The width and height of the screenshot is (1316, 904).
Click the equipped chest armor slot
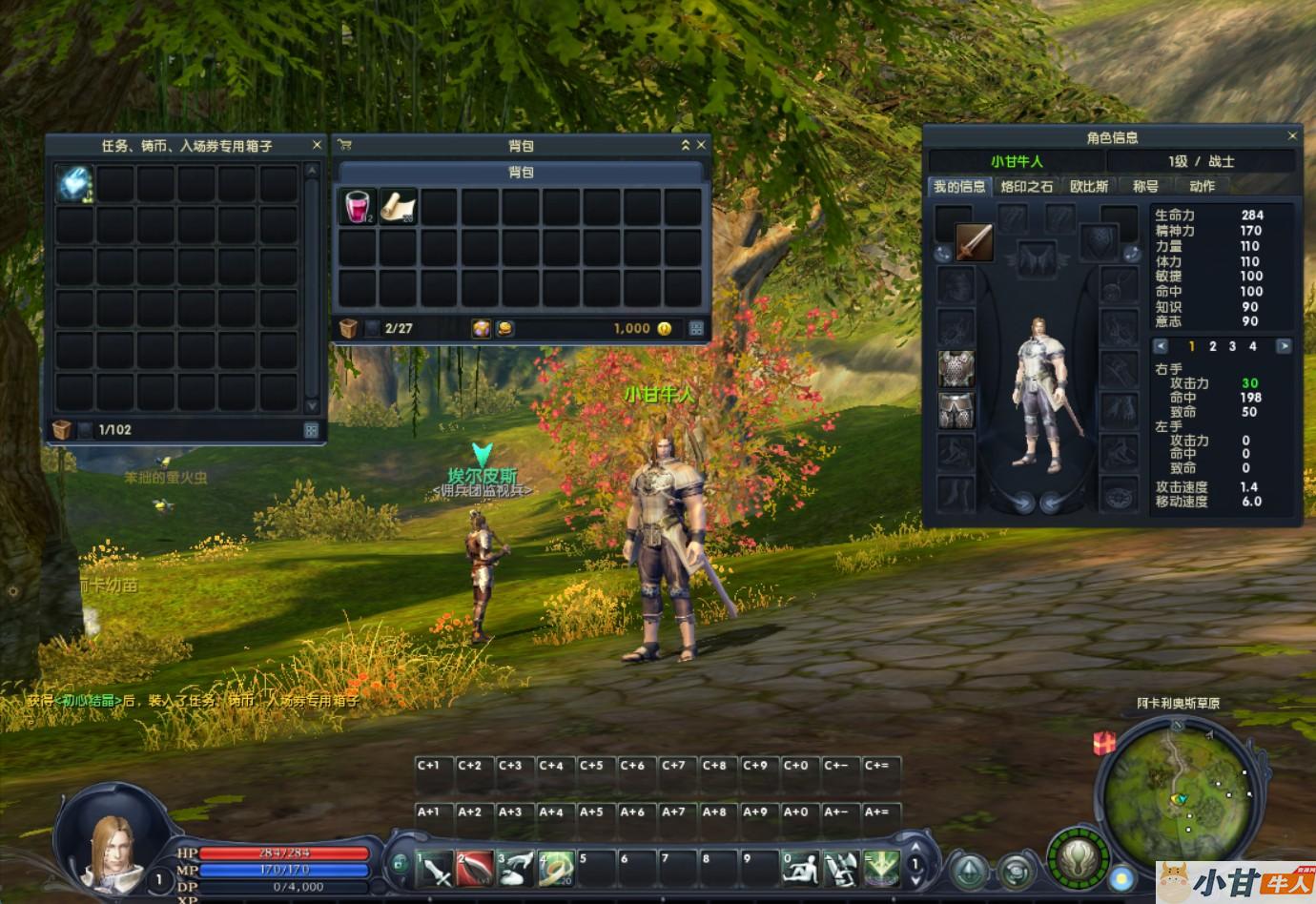[x=956, y=369]
